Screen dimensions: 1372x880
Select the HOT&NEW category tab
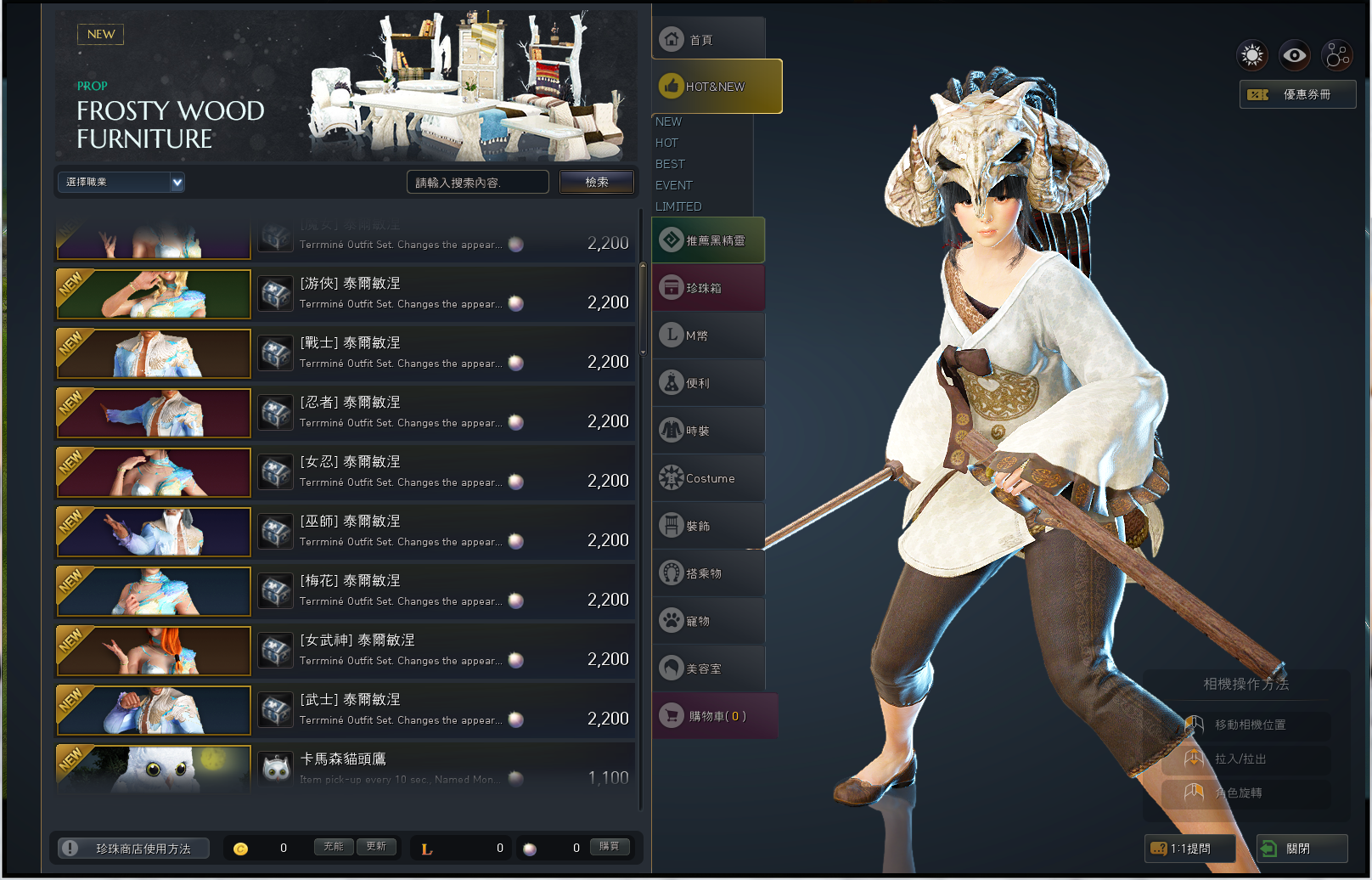tap(717, 86)
